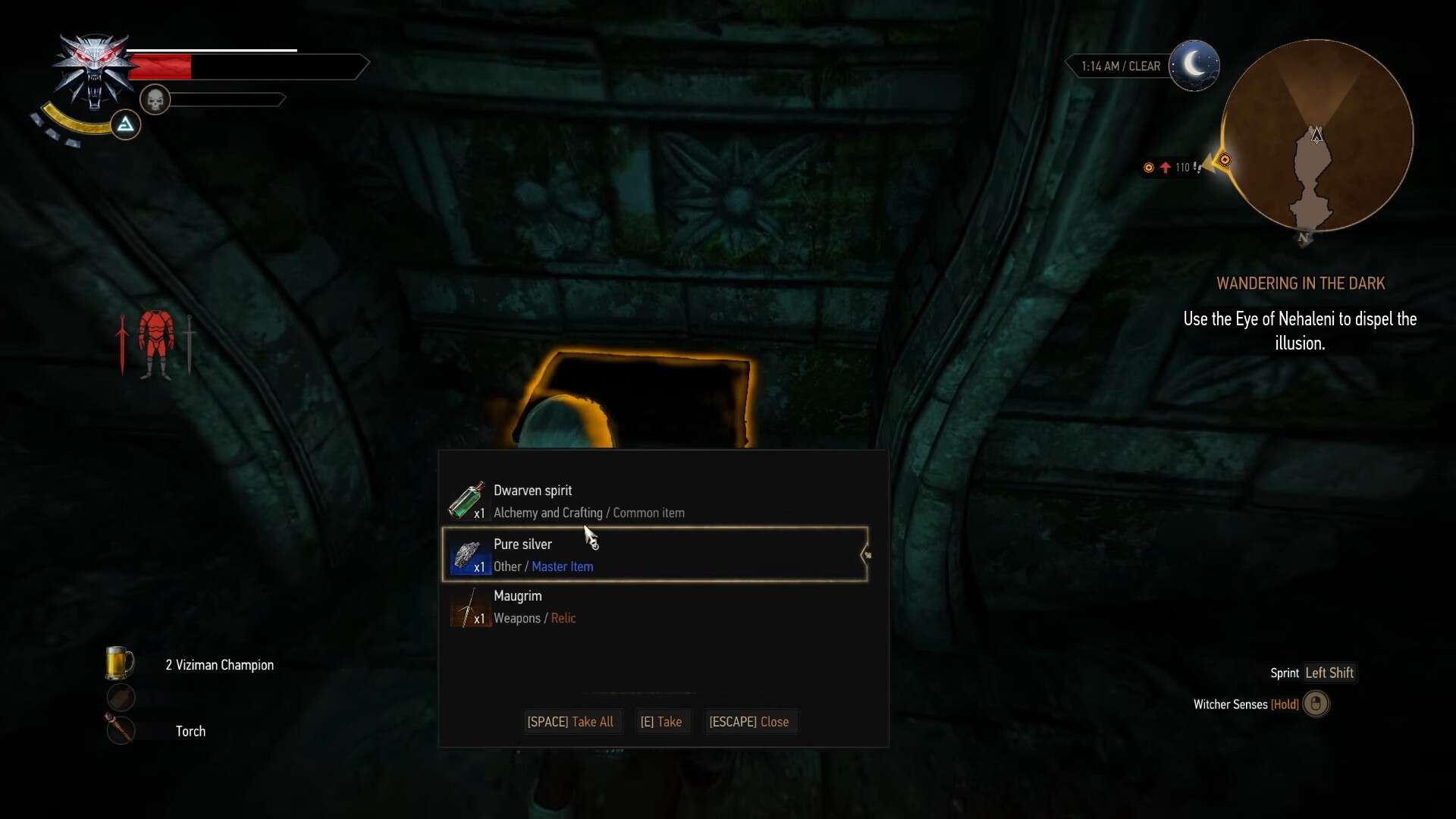Select the Torch quick-slot icon
The width and height of the screenshot is (1456, 819).
point(121,730)
